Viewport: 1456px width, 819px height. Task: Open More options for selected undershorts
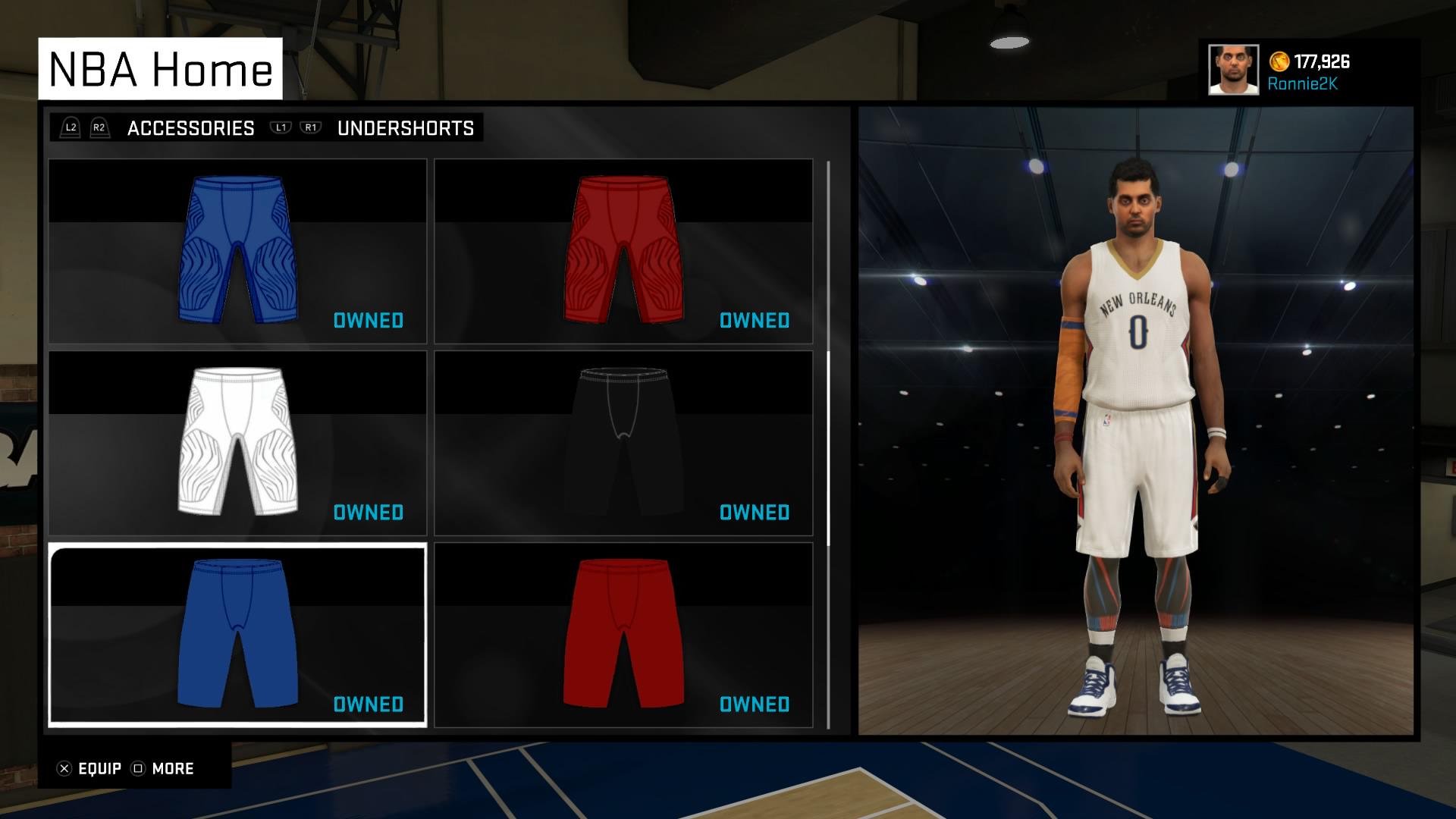click(x=171, y=768)
